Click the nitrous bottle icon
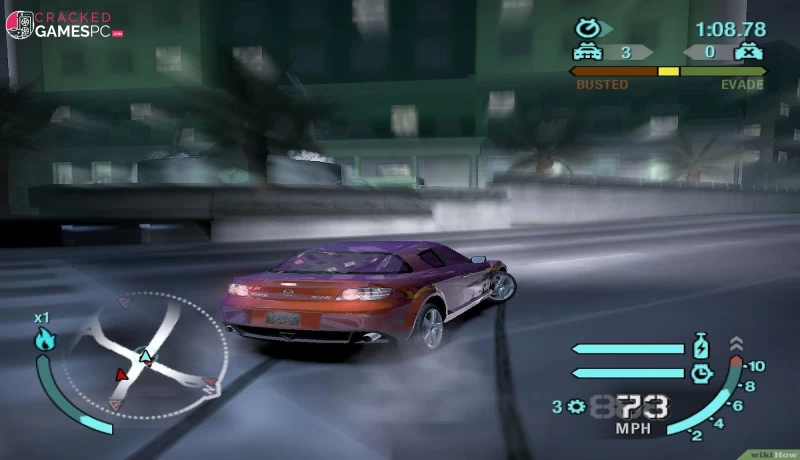Viewport: 800px width, 460px height. pos(701,349)
